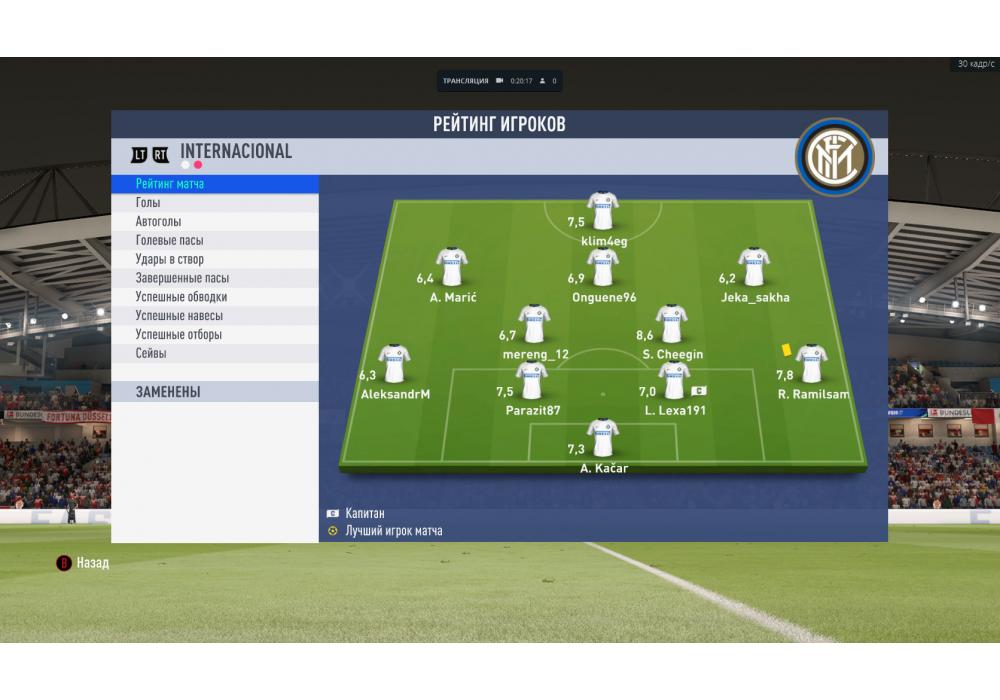Screen dimensions: 1000x700
Task: Select goalkeeper A. Kačar
Action: (603, 438)
